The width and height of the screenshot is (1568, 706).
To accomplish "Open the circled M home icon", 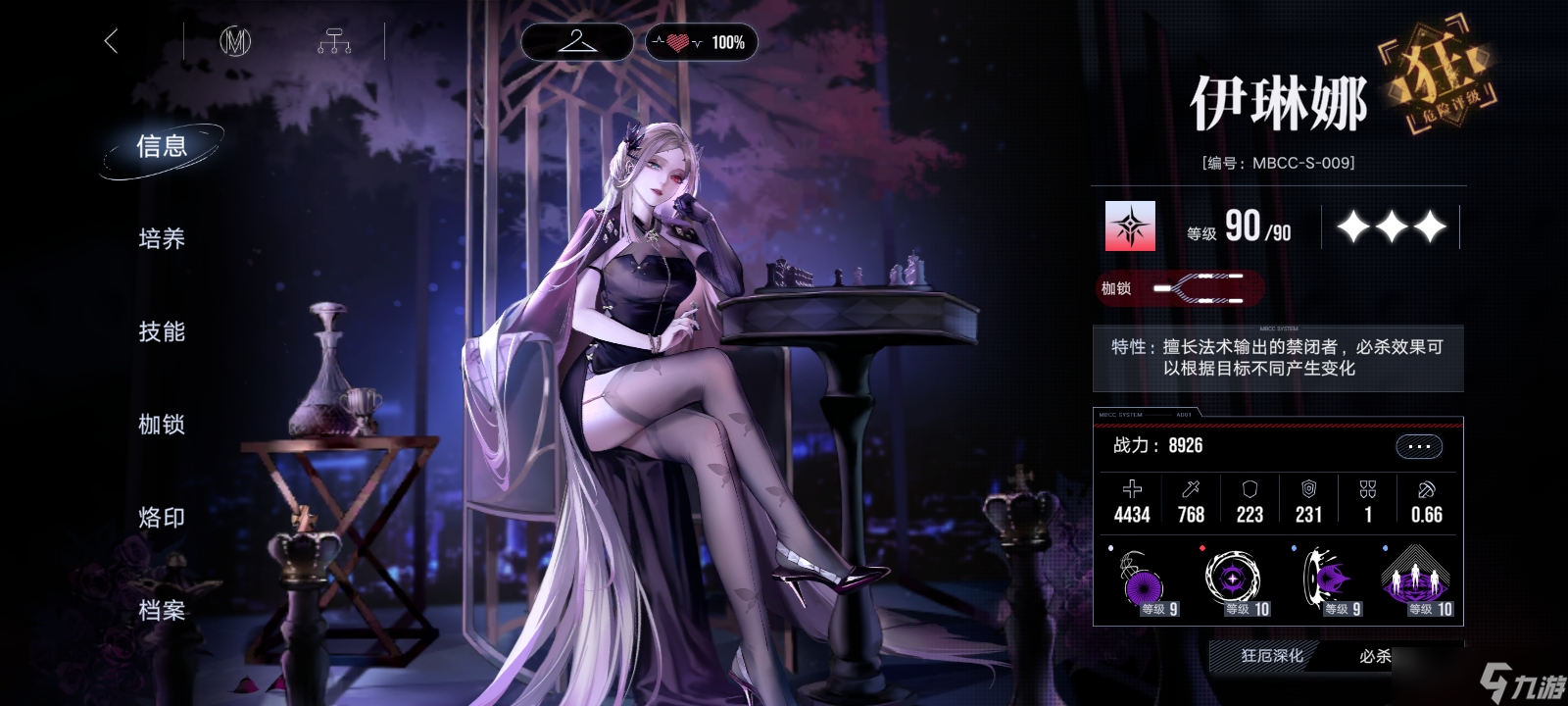I will point(235,41).
